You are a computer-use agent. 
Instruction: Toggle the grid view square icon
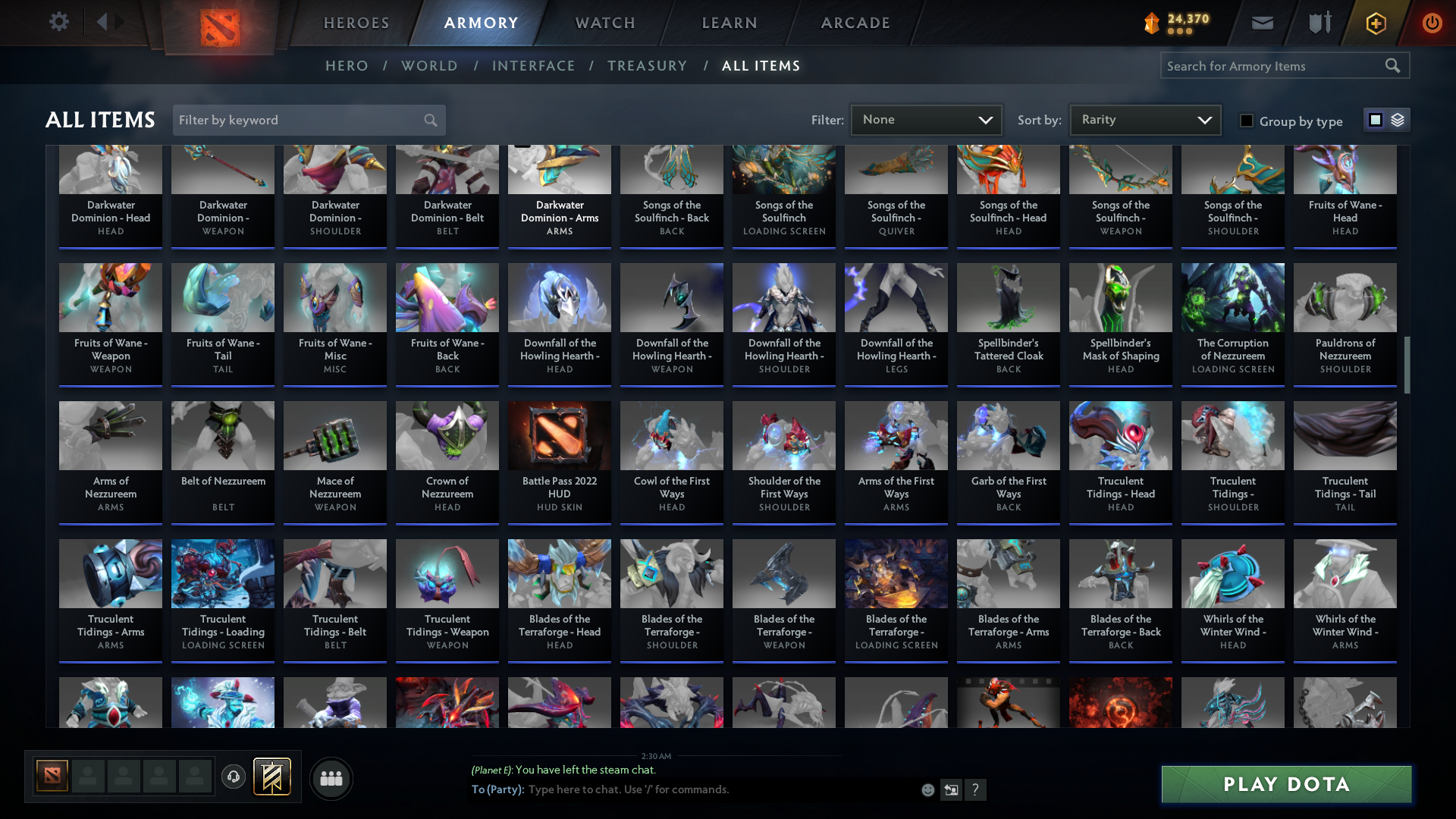click(x=1375, y=119)
